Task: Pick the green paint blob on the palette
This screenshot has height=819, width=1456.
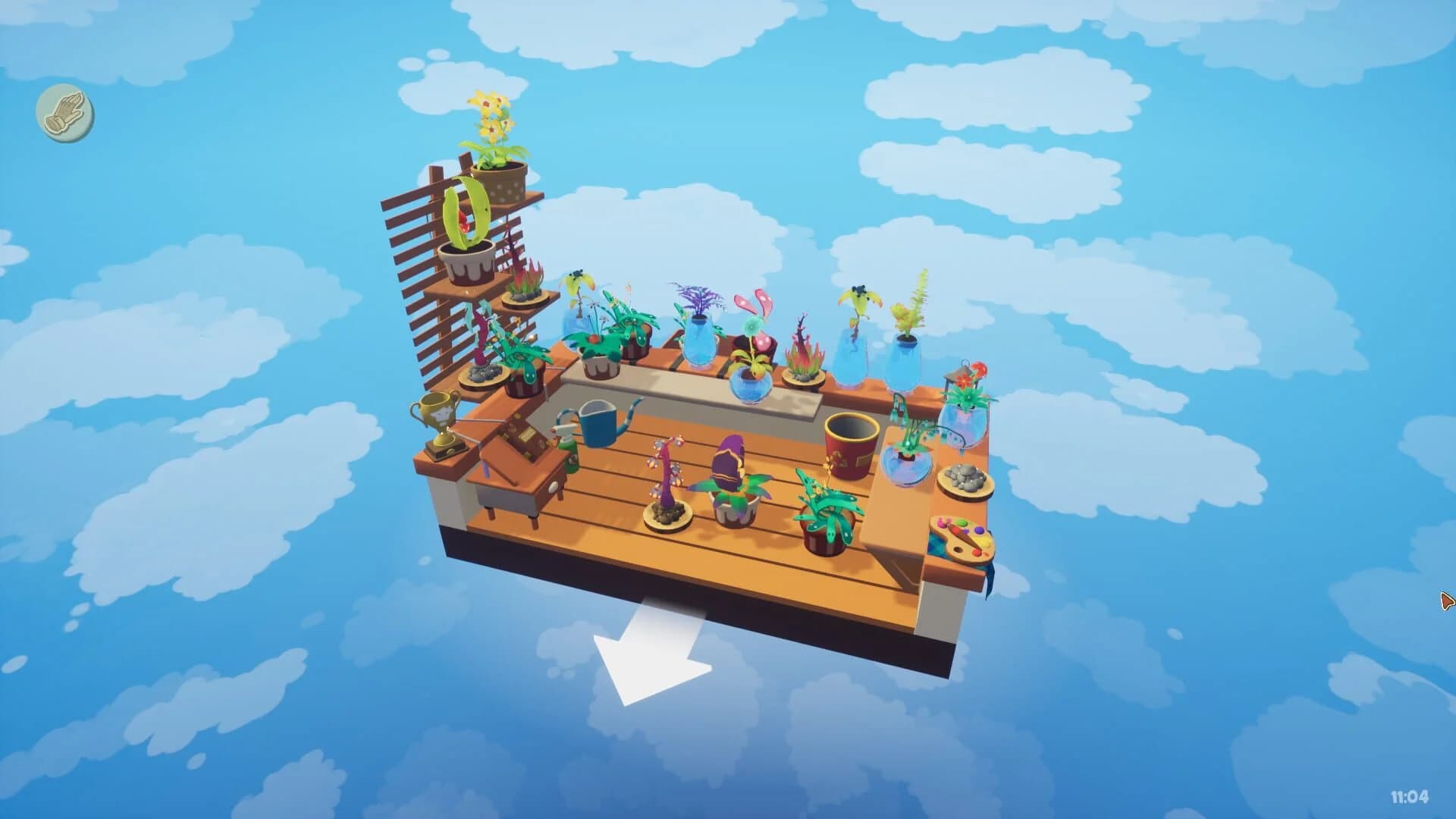Action: pos(962,523)
